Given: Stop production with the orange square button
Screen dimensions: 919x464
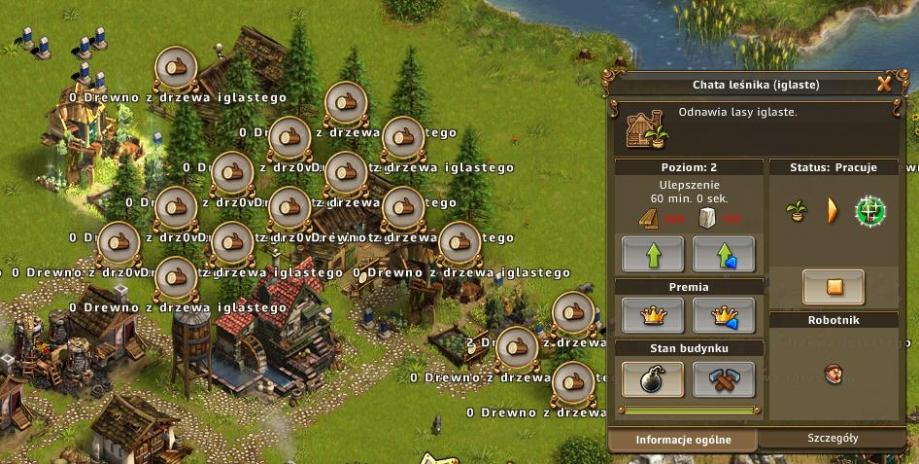Looking at the screenshot, I should (834, 287).
